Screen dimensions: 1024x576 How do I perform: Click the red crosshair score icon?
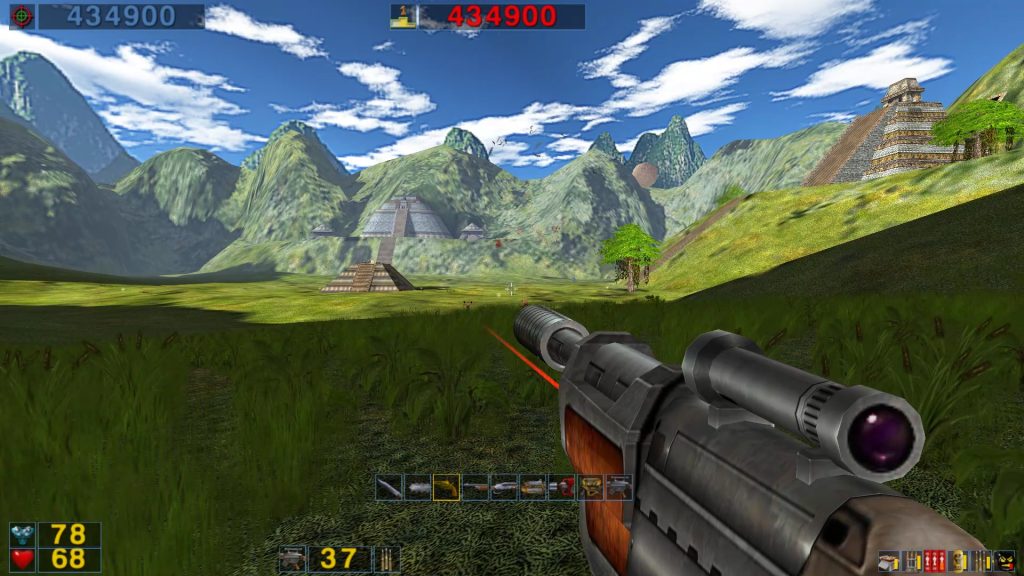22,16
